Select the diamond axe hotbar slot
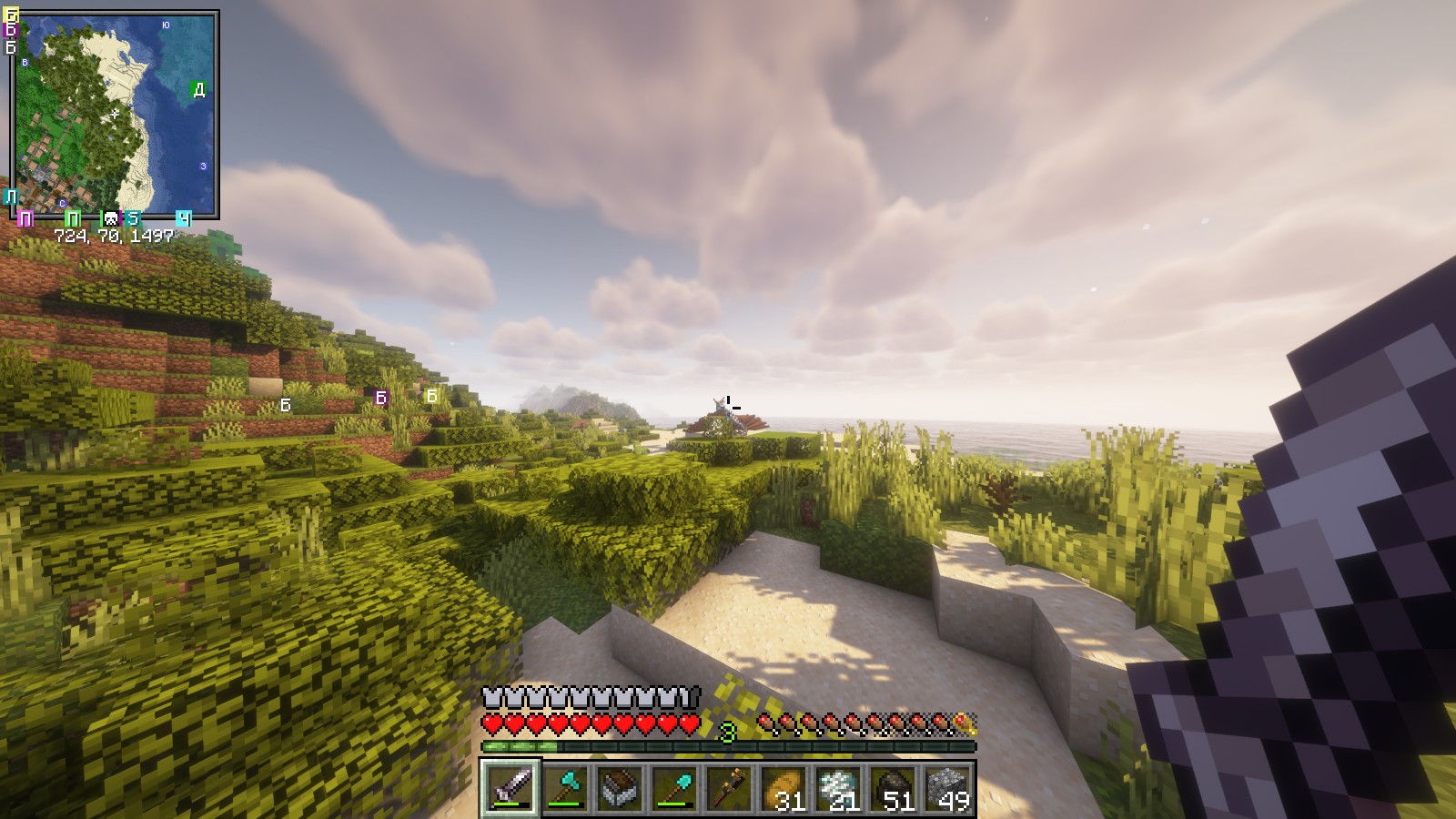 pos(565,787)
